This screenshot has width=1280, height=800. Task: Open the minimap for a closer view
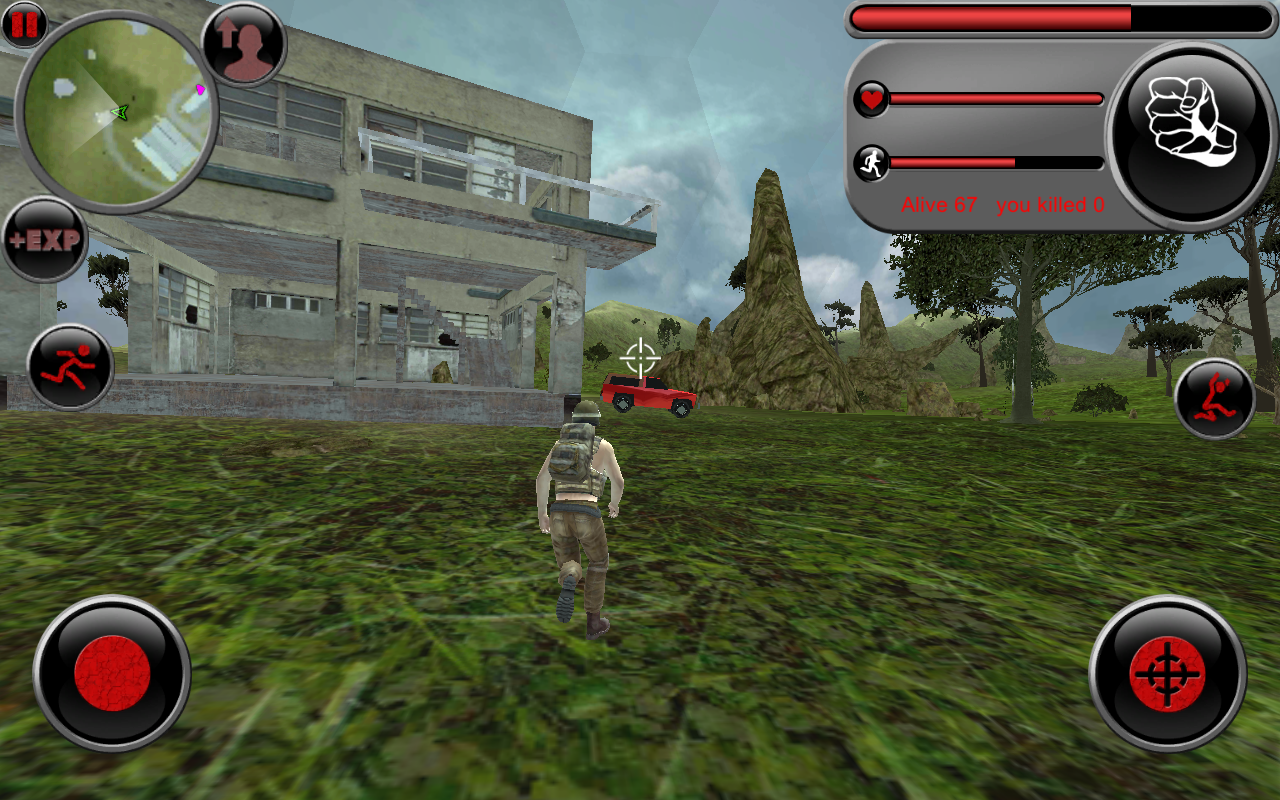[120, 115]
